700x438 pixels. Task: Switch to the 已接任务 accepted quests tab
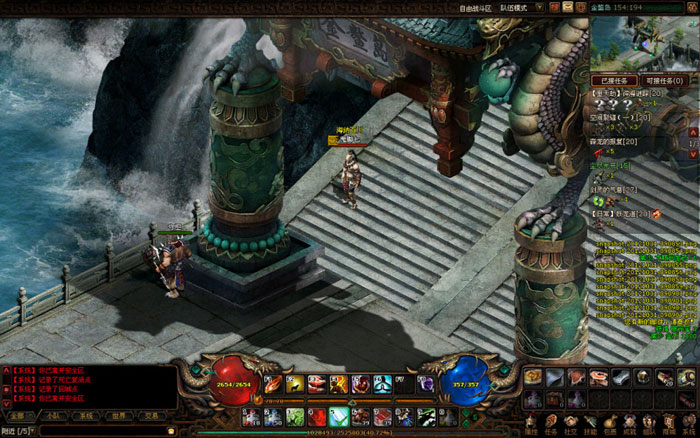point(615,80)
